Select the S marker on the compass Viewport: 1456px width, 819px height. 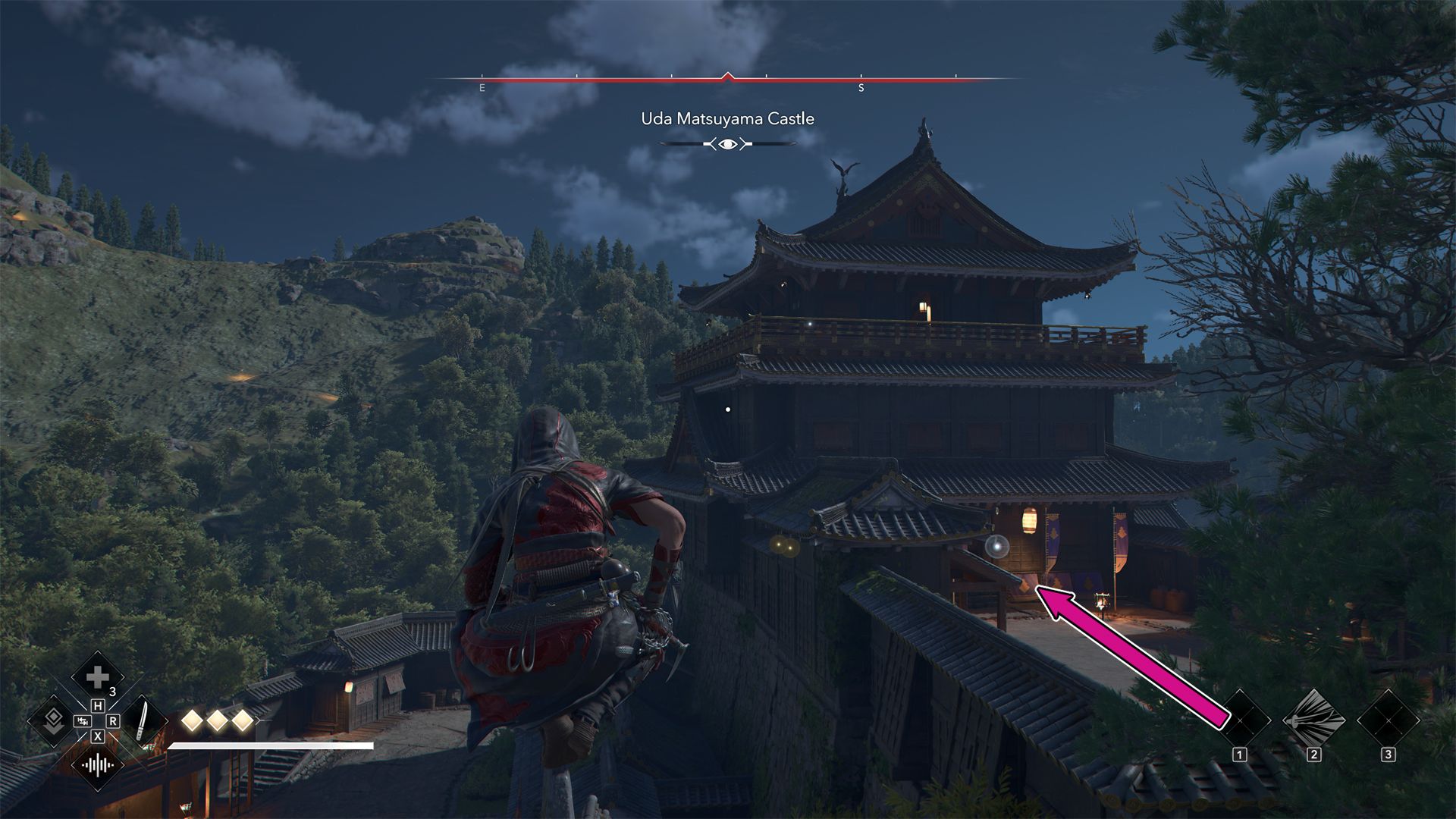(x=861, y=89)
